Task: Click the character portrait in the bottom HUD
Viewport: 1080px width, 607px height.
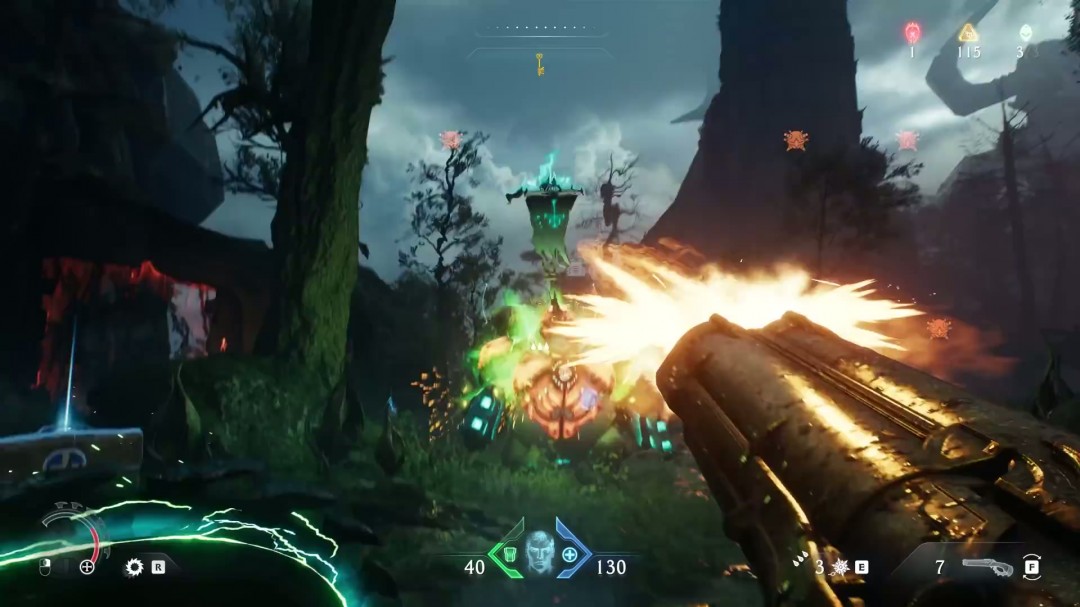Action: tap(540, 553)
